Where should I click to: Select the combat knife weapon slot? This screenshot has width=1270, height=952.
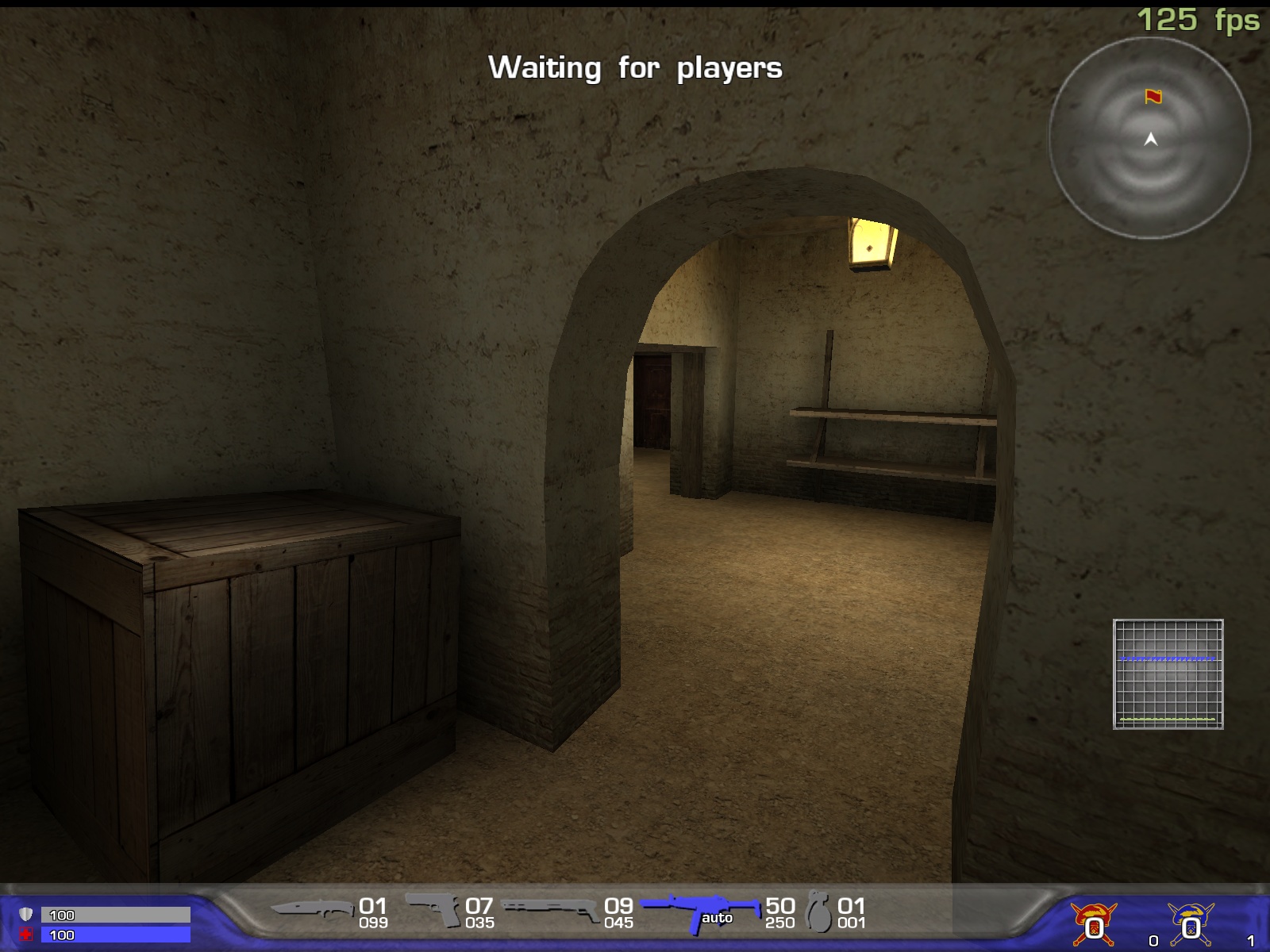click(x=311, y=910)
